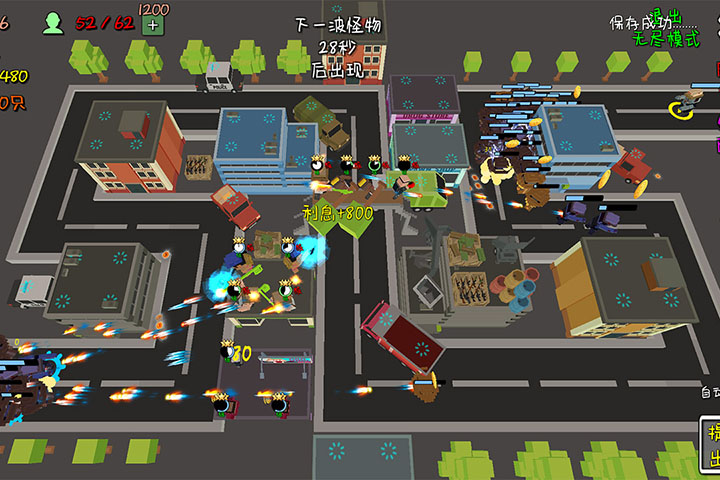Click the green plus button to add population

pos(152,25)
